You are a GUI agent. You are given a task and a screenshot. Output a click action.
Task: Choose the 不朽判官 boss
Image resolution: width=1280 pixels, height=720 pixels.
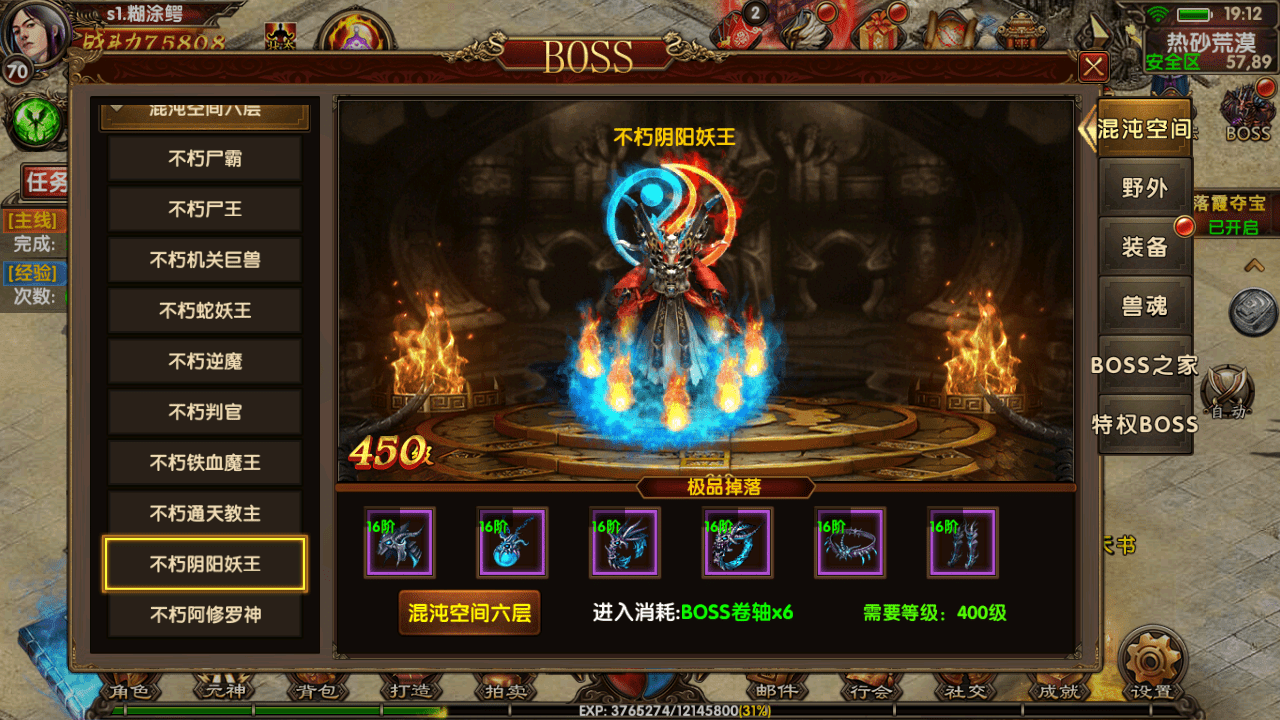(x=205, y=412)
